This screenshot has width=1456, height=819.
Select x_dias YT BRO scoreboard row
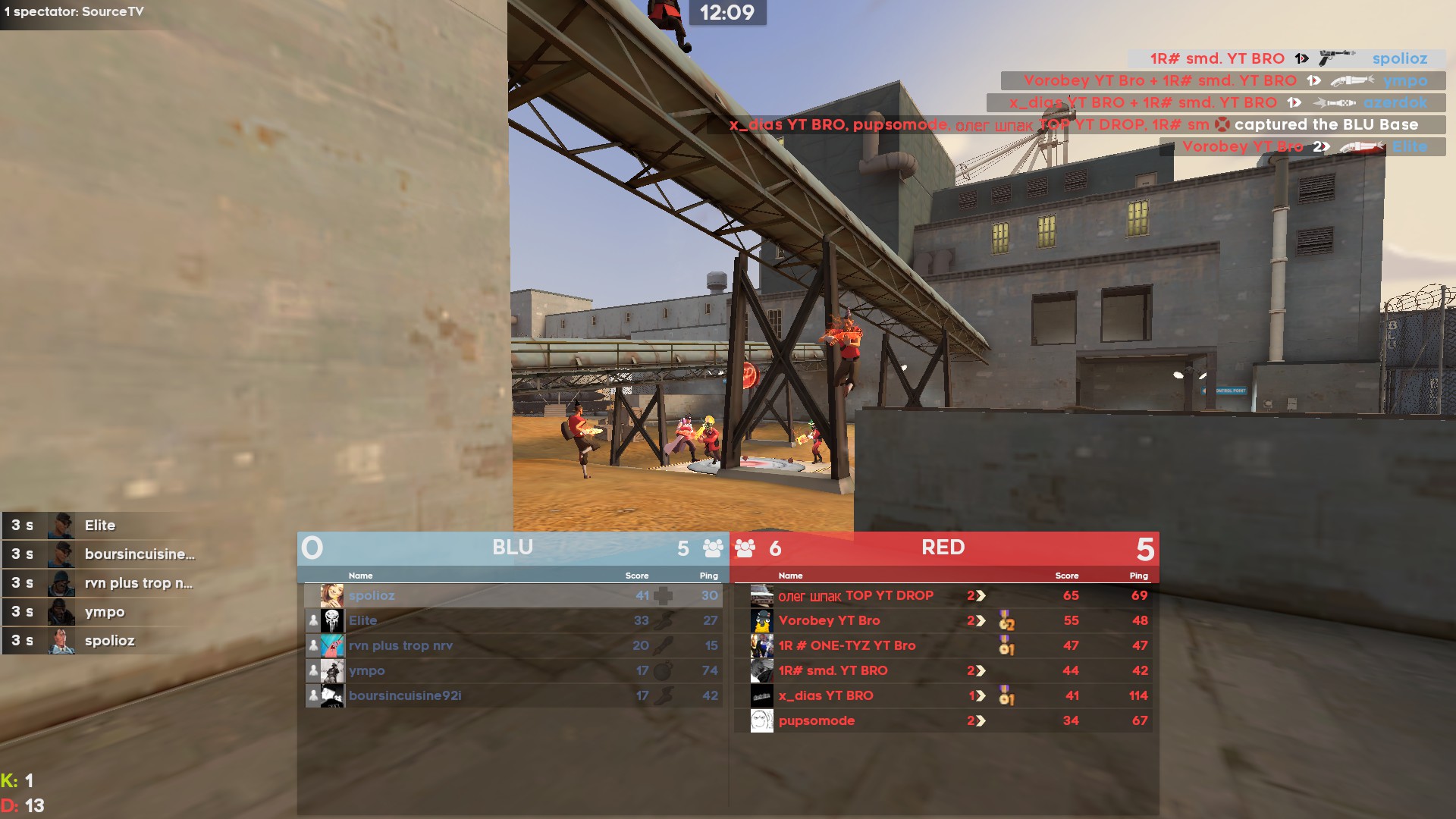pos(943,695)
